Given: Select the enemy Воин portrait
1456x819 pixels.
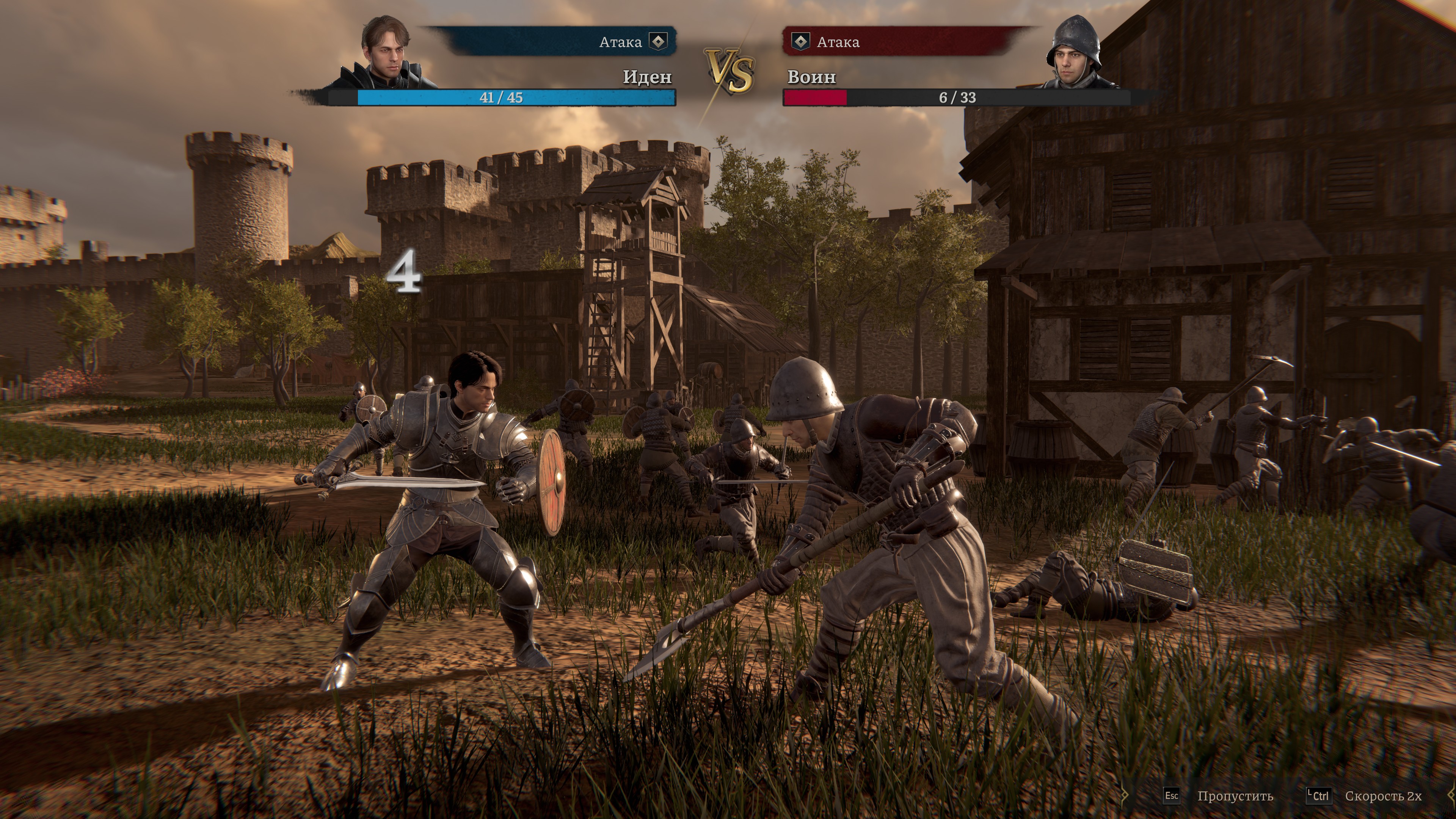Looking at the screenshot, I should 1074,52.
